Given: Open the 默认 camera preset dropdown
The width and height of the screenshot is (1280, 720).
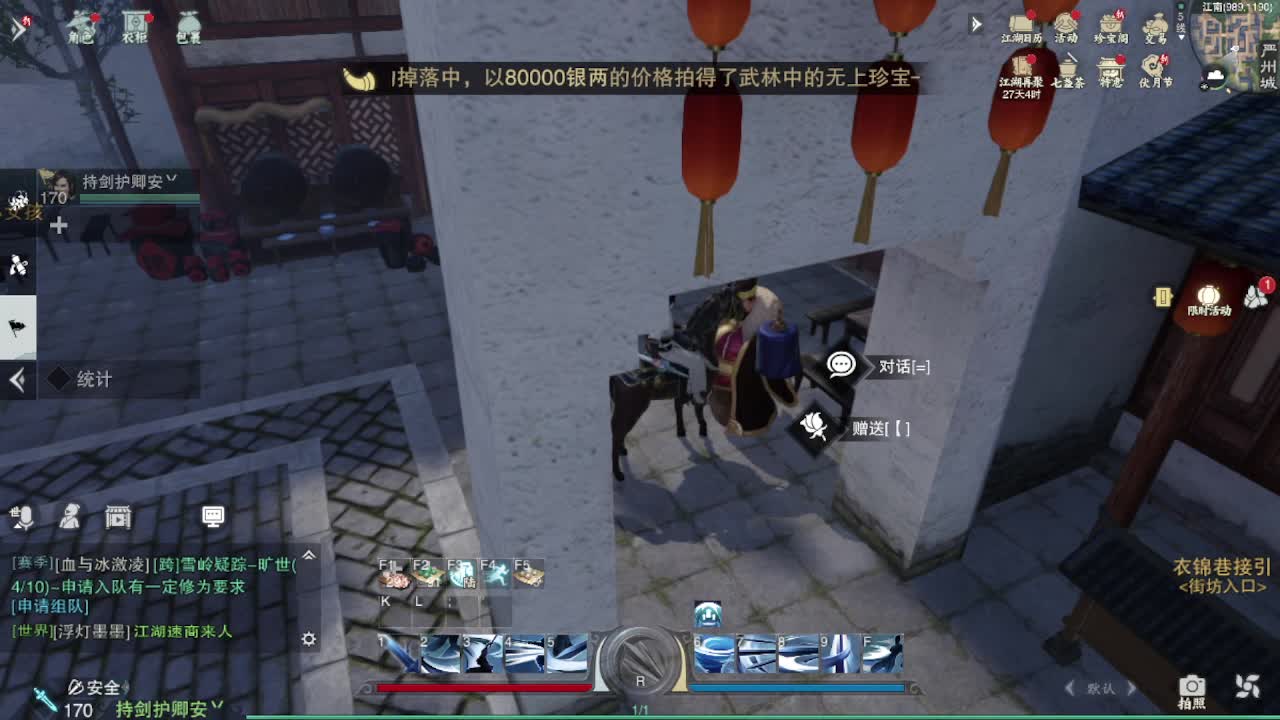Looking at the screenshot, I should [1100, 687].
